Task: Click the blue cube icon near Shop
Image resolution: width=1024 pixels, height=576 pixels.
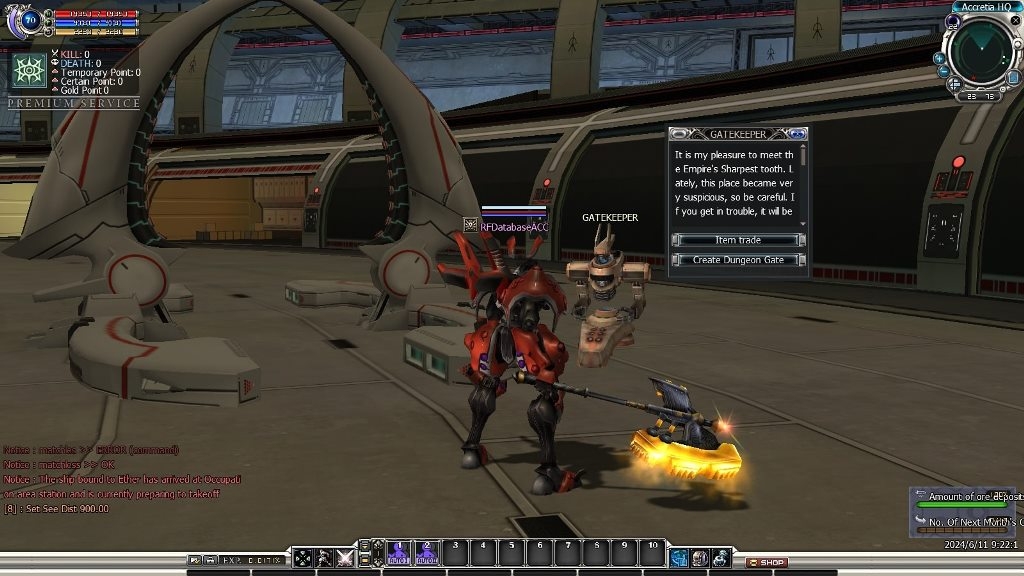Action: click(x=679, y=558)
